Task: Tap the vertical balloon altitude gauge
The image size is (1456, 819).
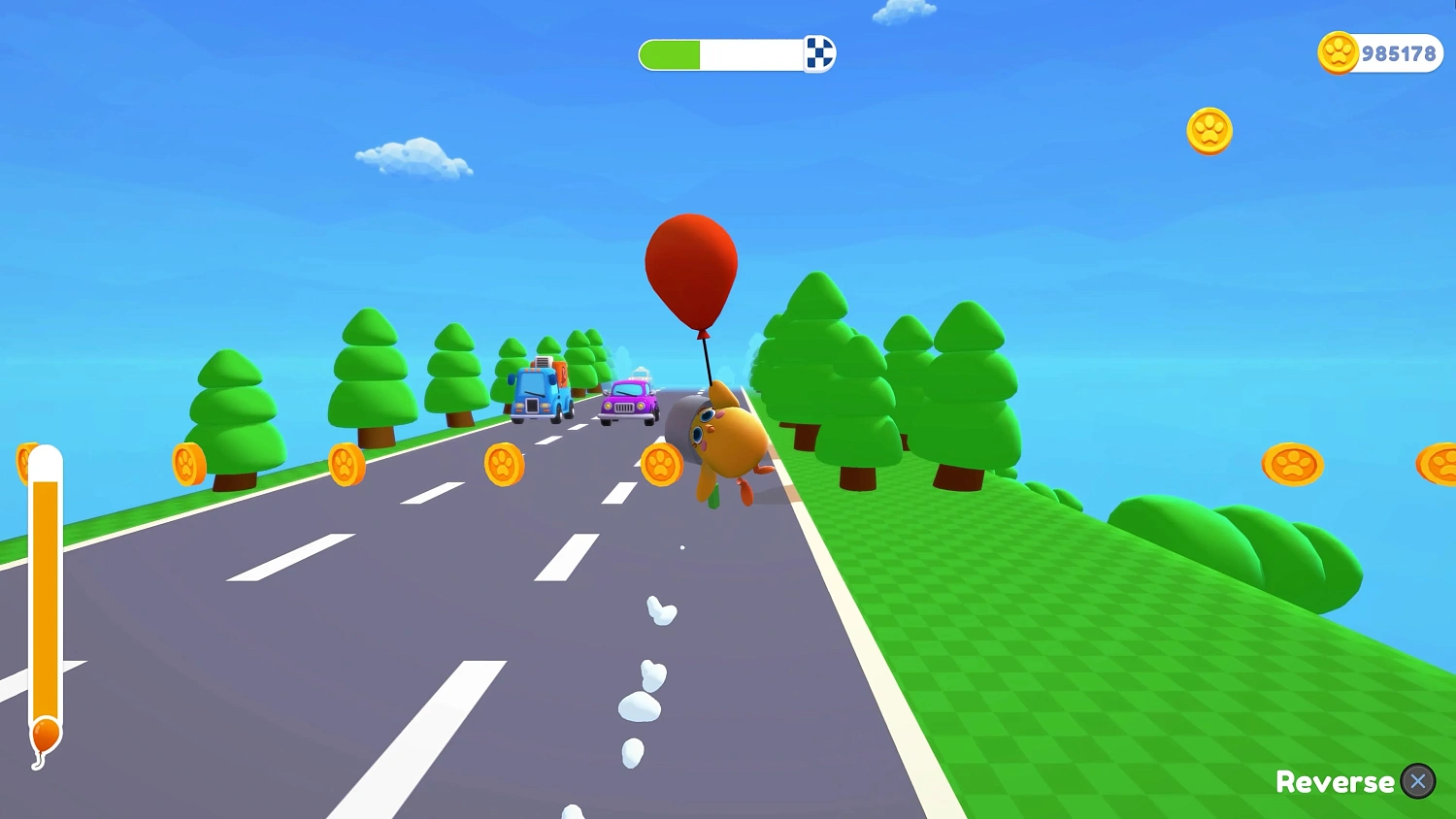Action: (44, 582)
